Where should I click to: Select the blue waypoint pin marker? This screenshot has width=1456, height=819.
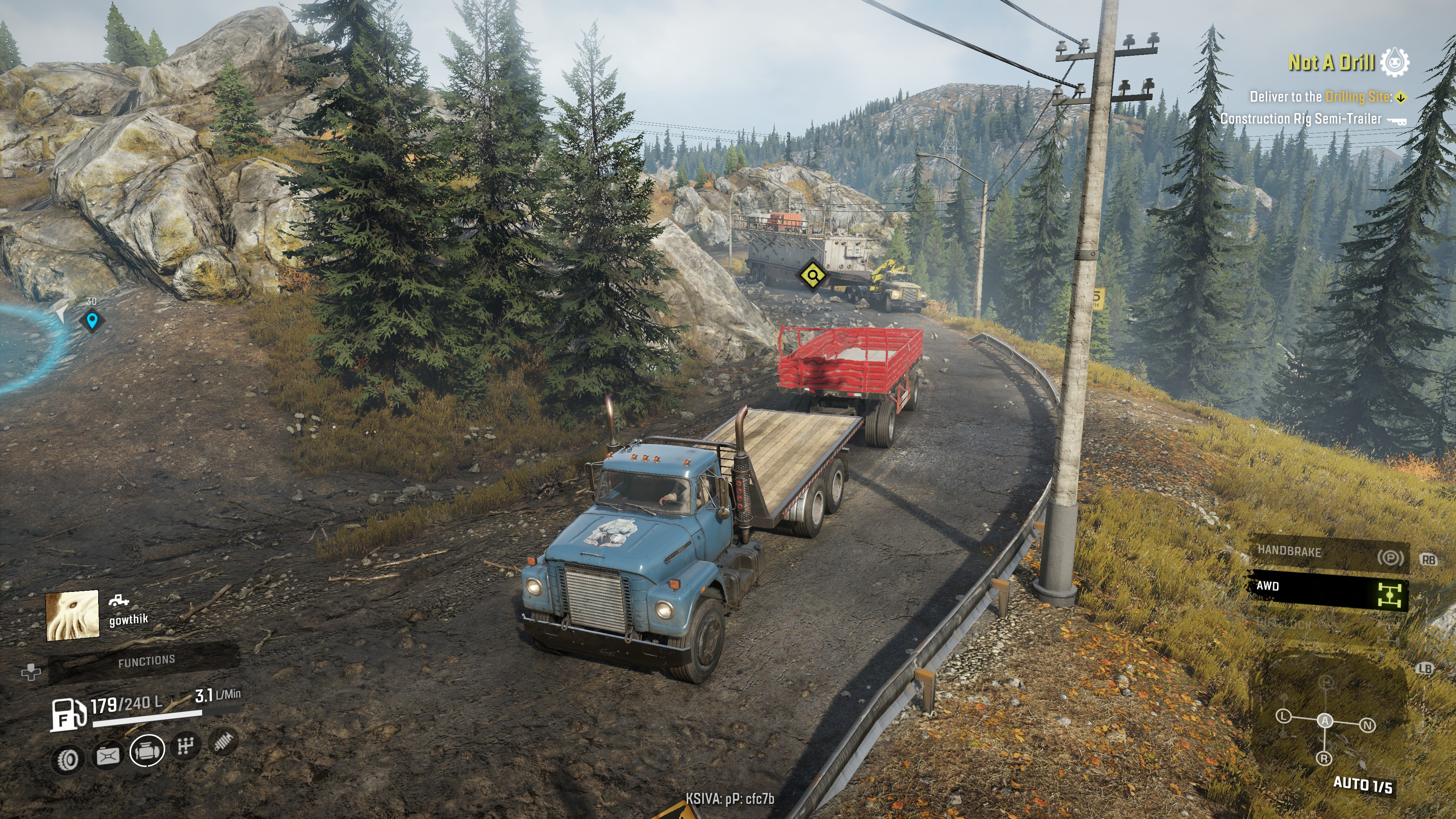click(x=91, y=321)
